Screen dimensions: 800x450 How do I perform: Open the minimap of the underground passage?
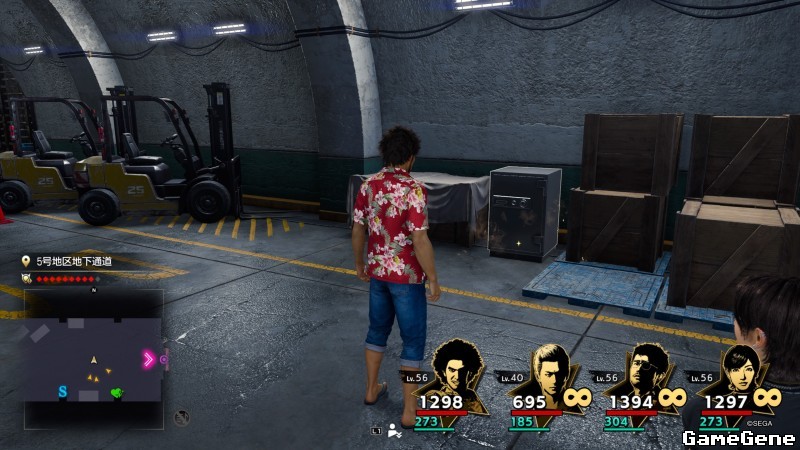pos(94,346)
